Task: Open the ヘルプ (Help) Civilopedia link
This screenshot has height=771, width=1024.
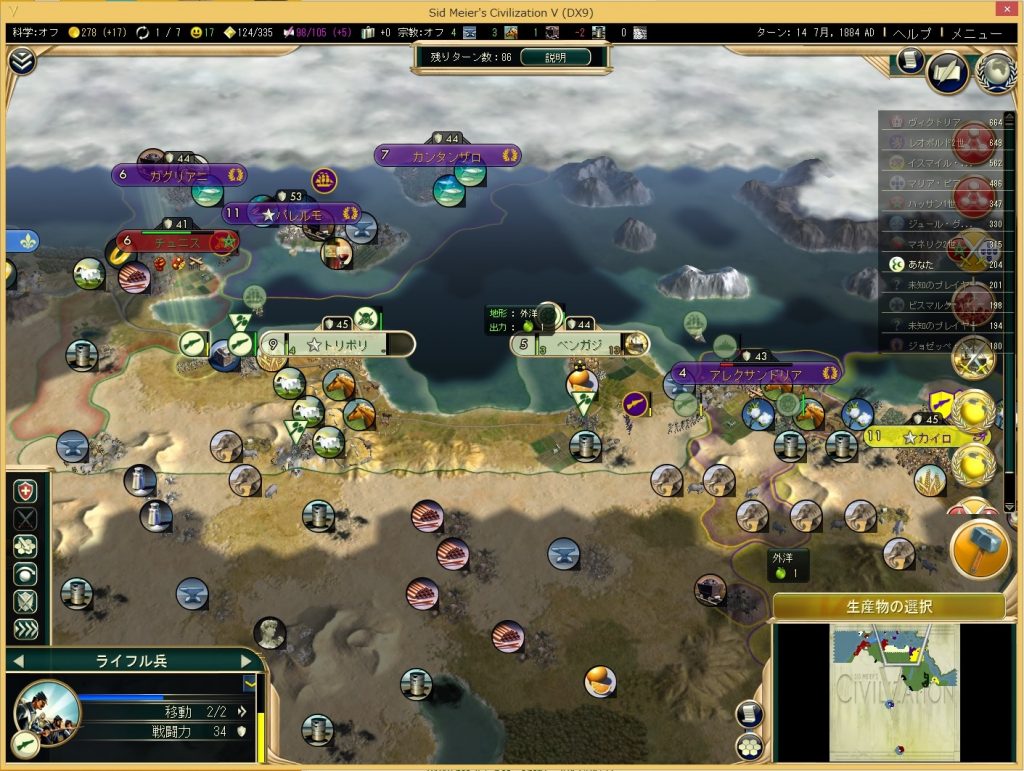Action: (x=911, y=33)
